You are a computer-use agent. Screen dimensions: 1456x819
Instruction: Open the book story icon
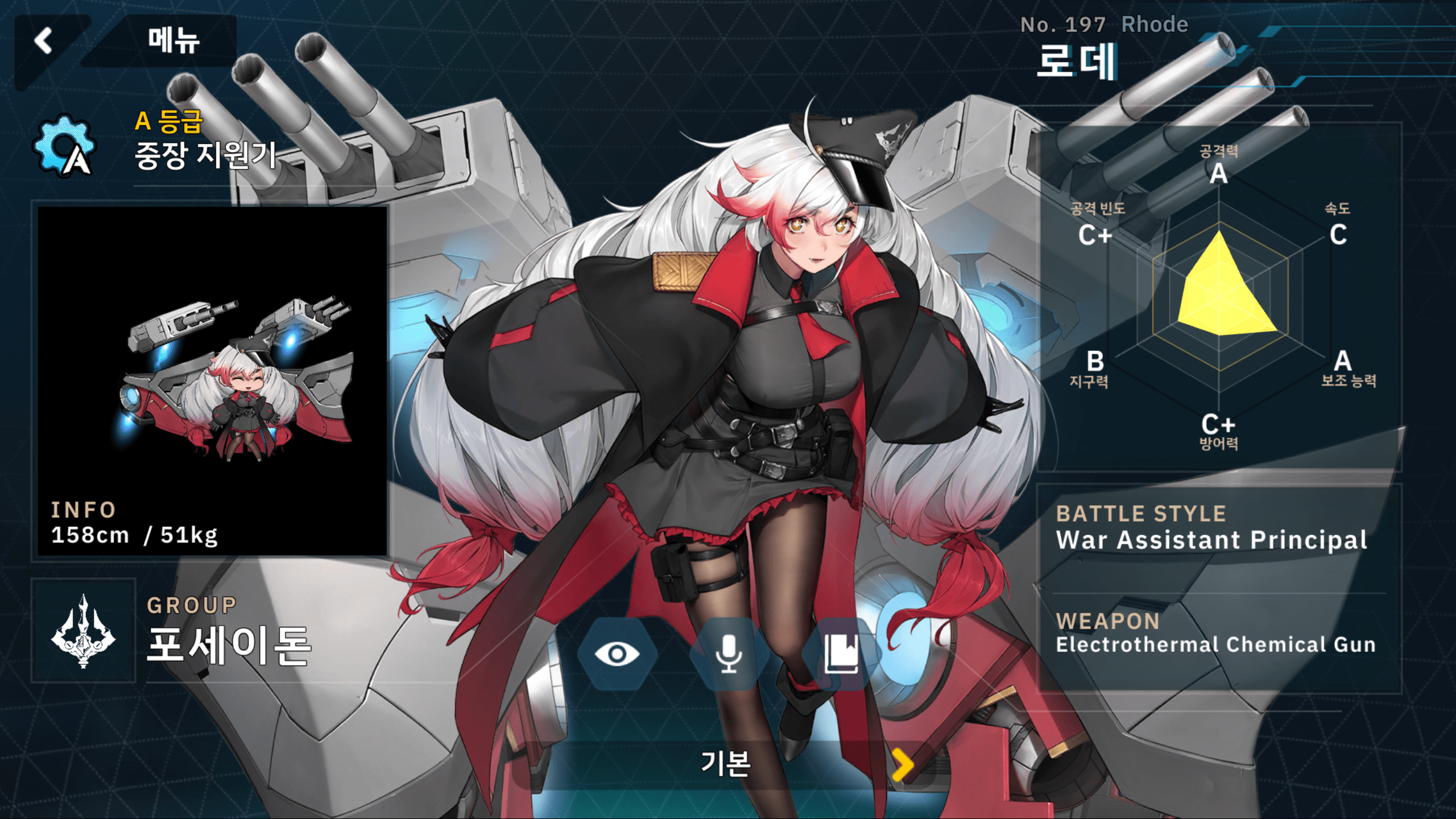(x=841, y=654)
